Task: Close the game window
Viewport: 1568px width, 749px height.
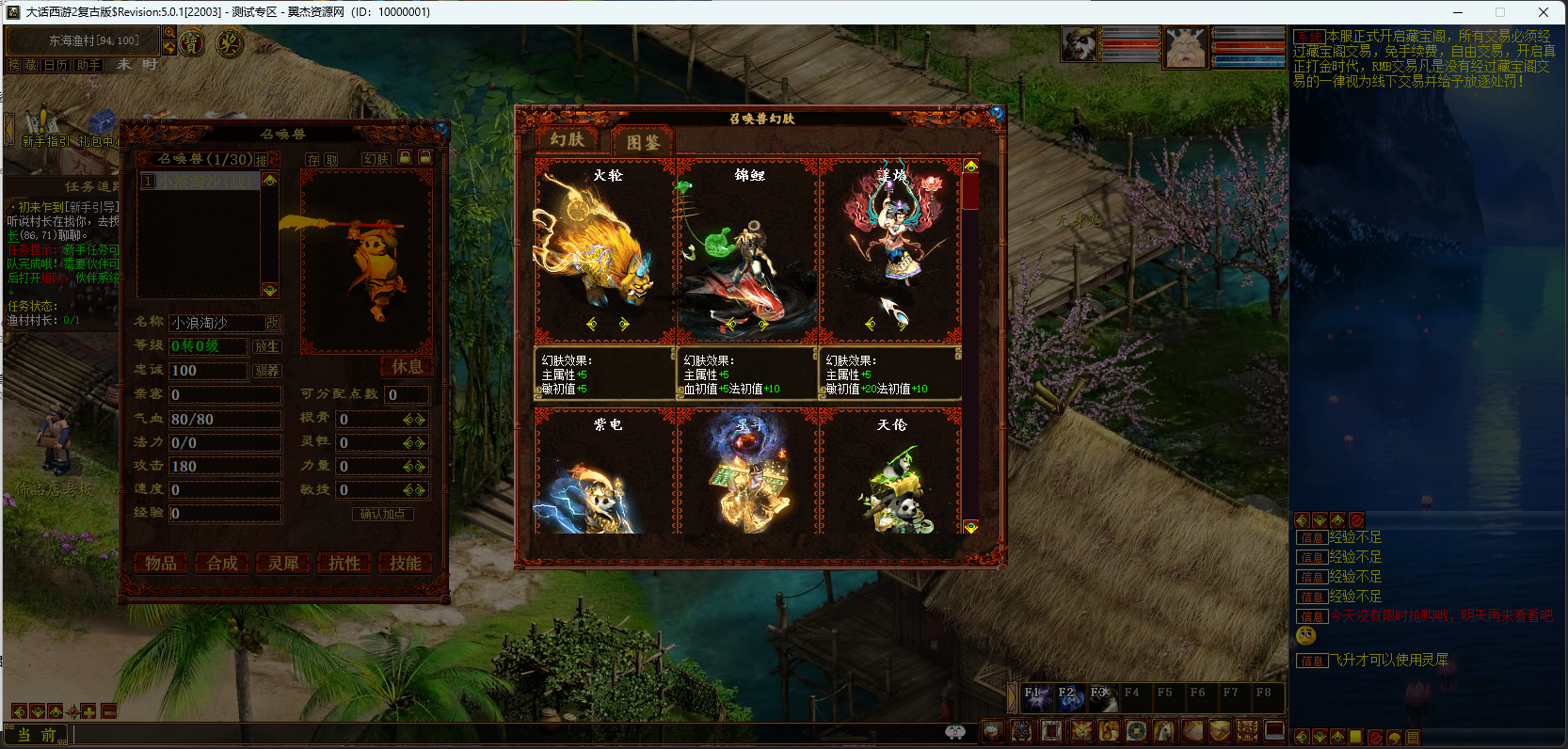Action: coord(1544,12)
